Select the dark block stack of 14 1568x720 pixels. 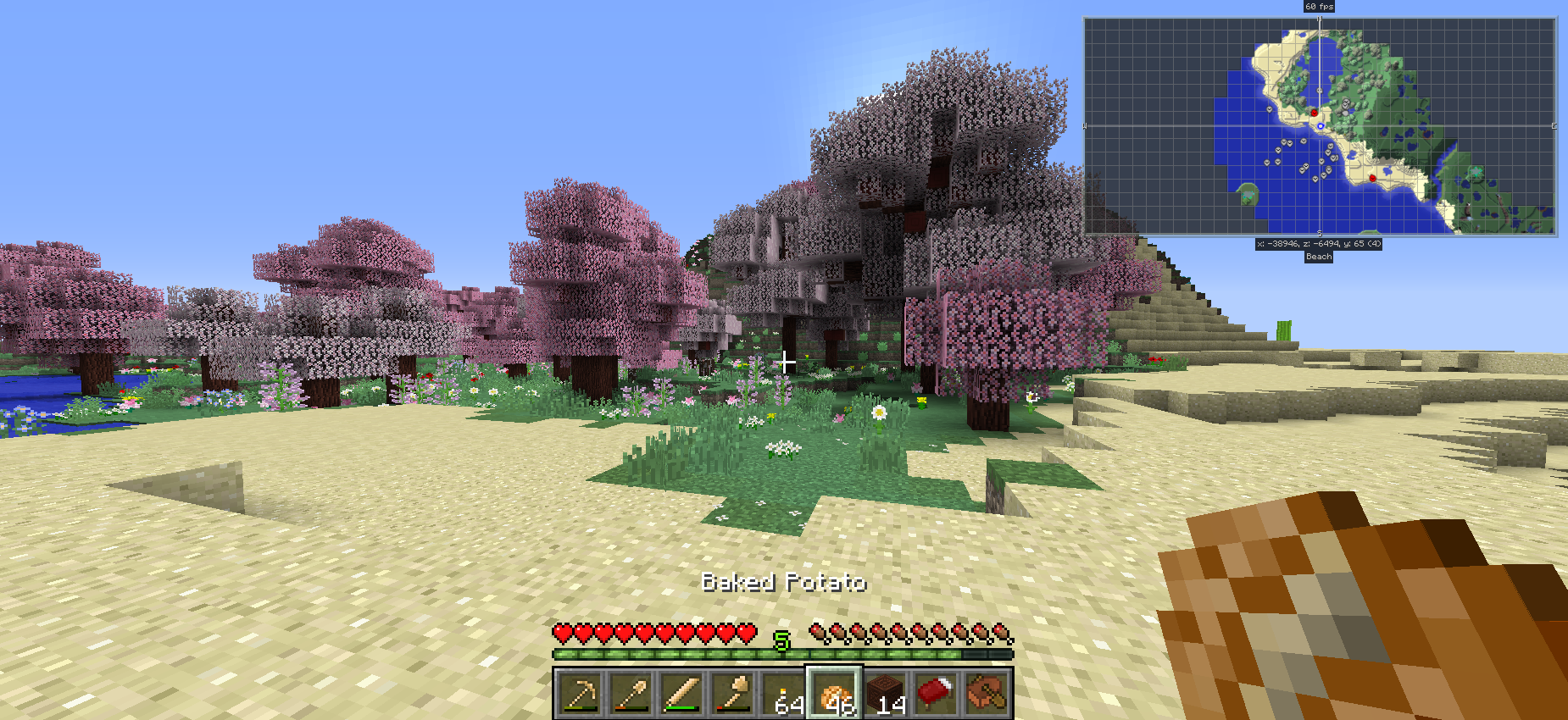point(886,694)
